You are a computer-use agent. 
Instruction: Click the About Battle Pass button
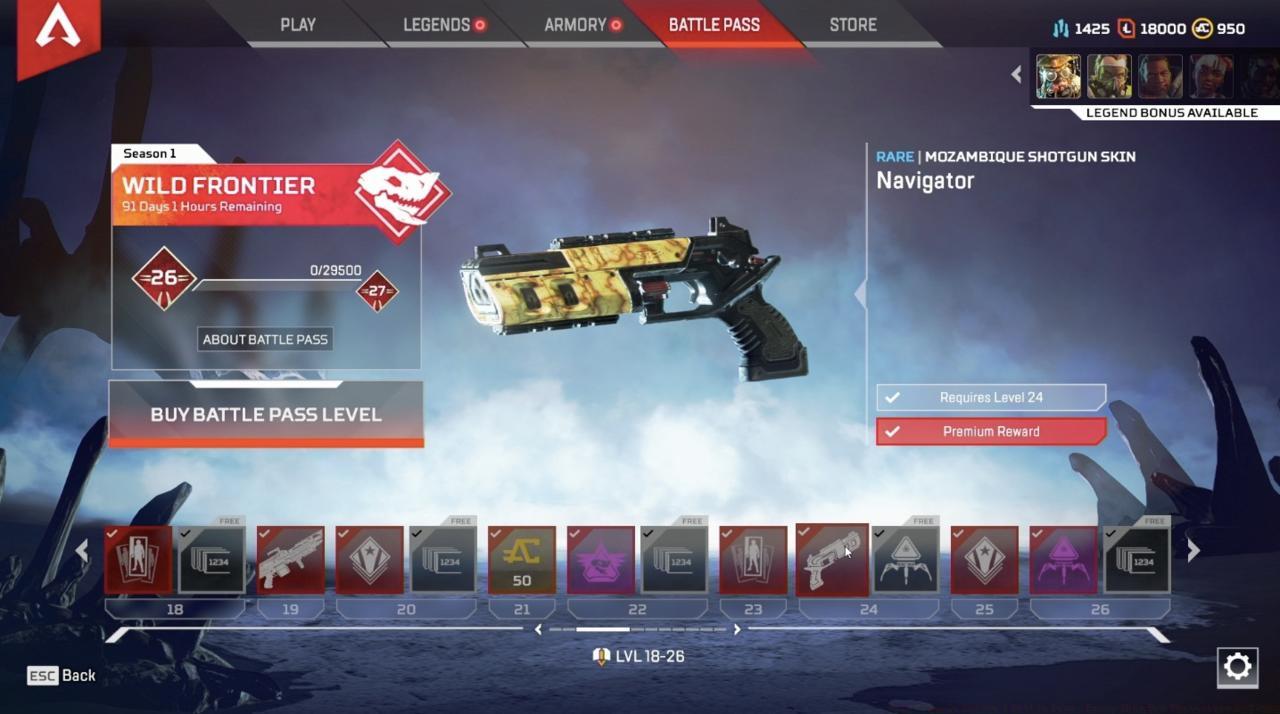click(x=265, y=339)
